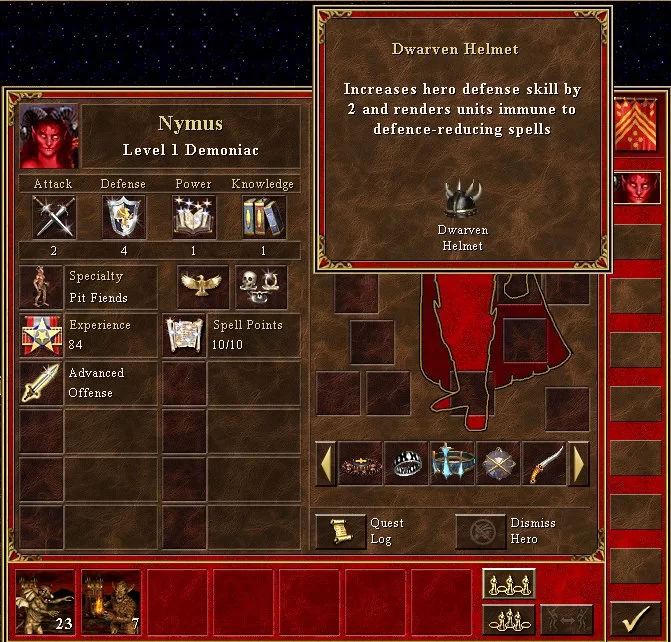Click the Dismiss Hero button

click(481, 531)
